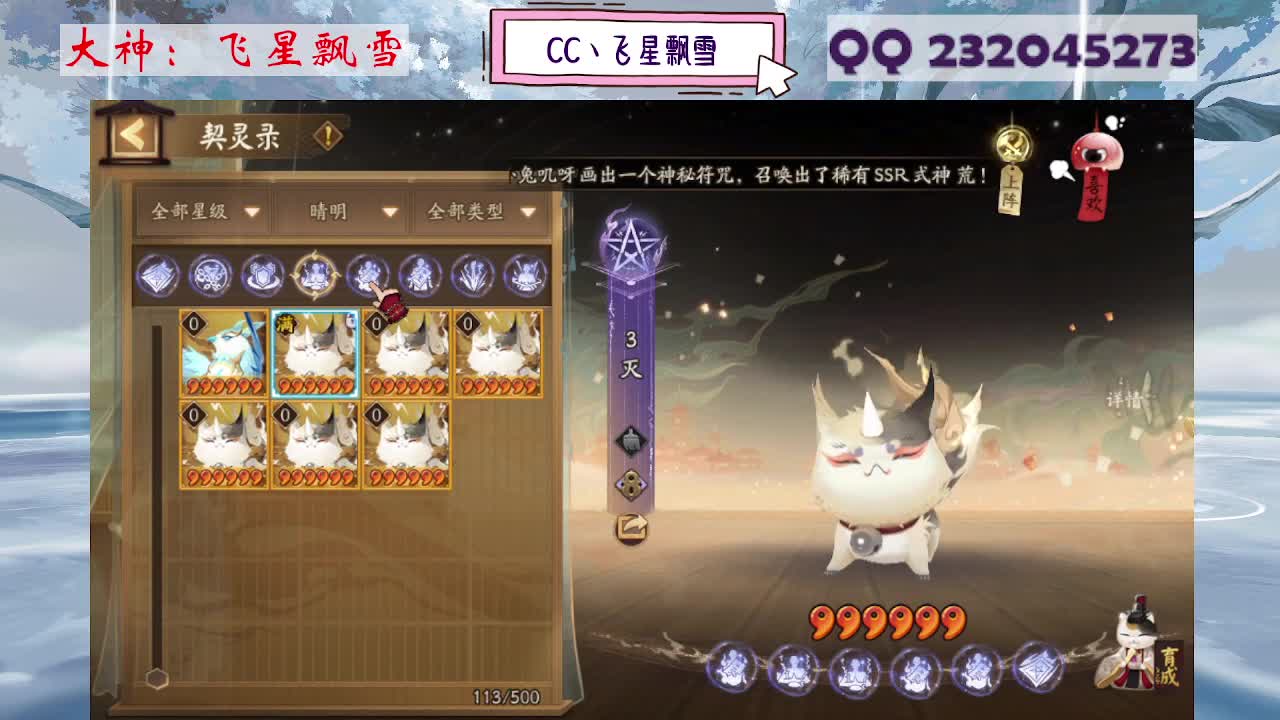Open the 晴明 character filter dropdown
Image resolution: width=1280 pixels, height=720 pixels.
coord(340,213)
